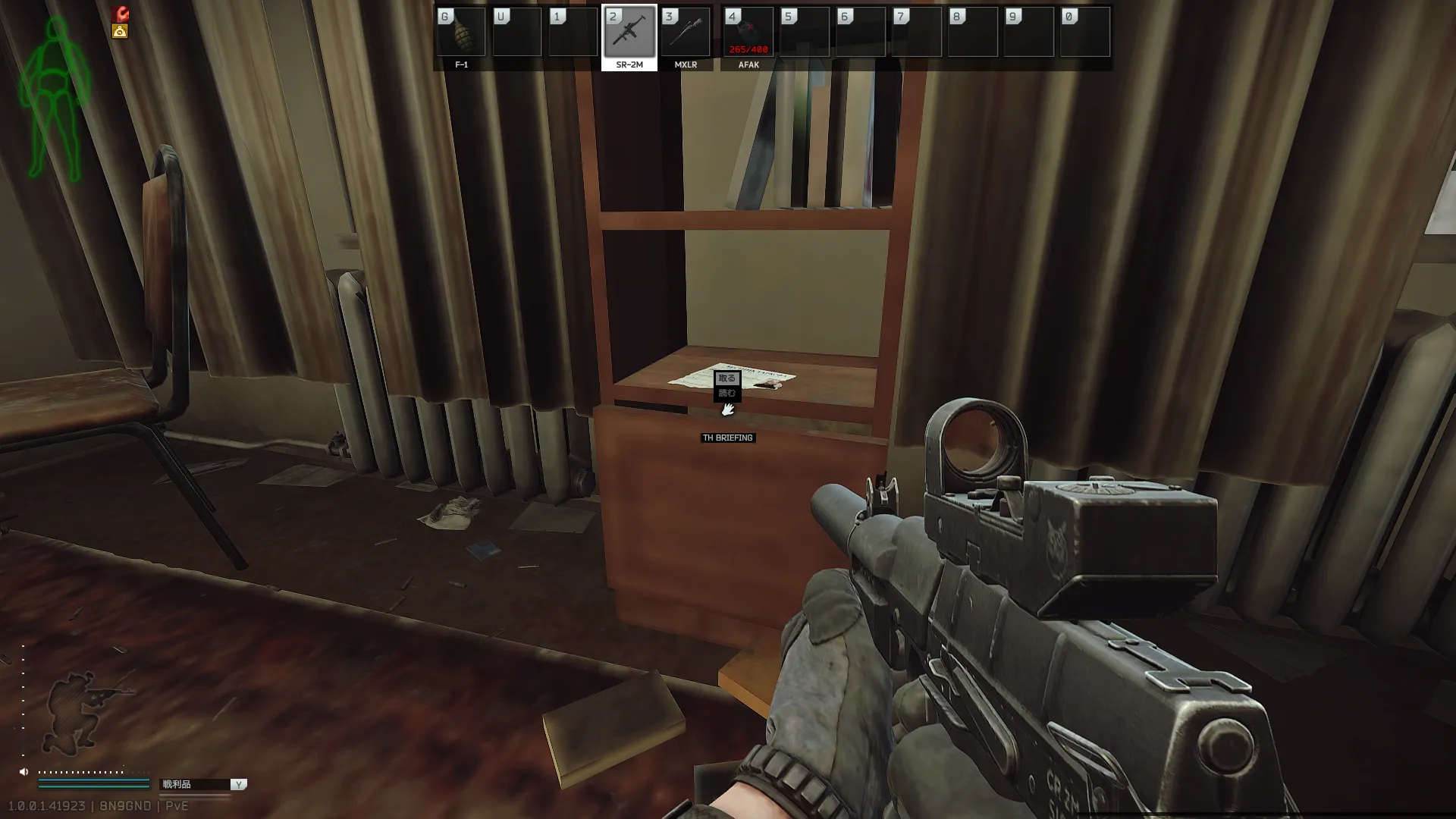1456x819 pixels.
Task: Select the F-1 grenade slot
Action: tap(461, 33)
